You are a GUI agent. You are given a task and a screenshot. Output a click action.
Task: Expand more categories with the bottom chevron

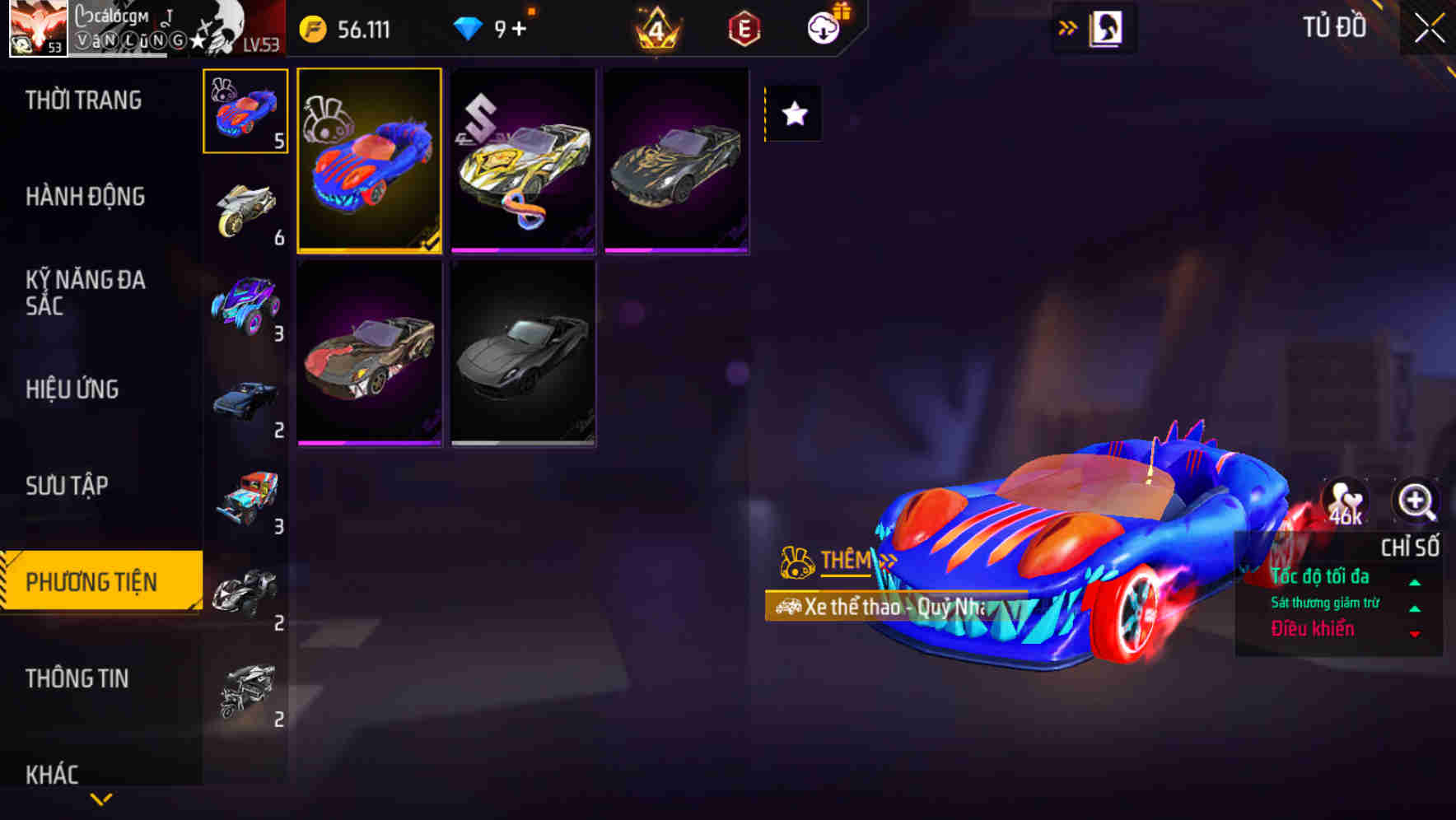pyautogui.click(x=102, y=799)
